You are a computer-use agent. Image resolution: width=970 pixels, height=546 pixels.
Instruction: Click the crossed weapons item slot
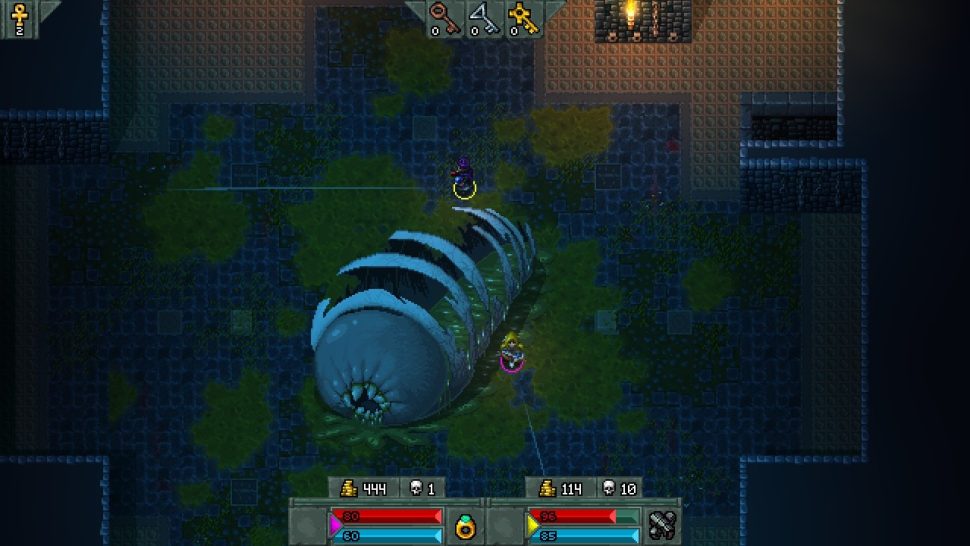coord(662,524)
